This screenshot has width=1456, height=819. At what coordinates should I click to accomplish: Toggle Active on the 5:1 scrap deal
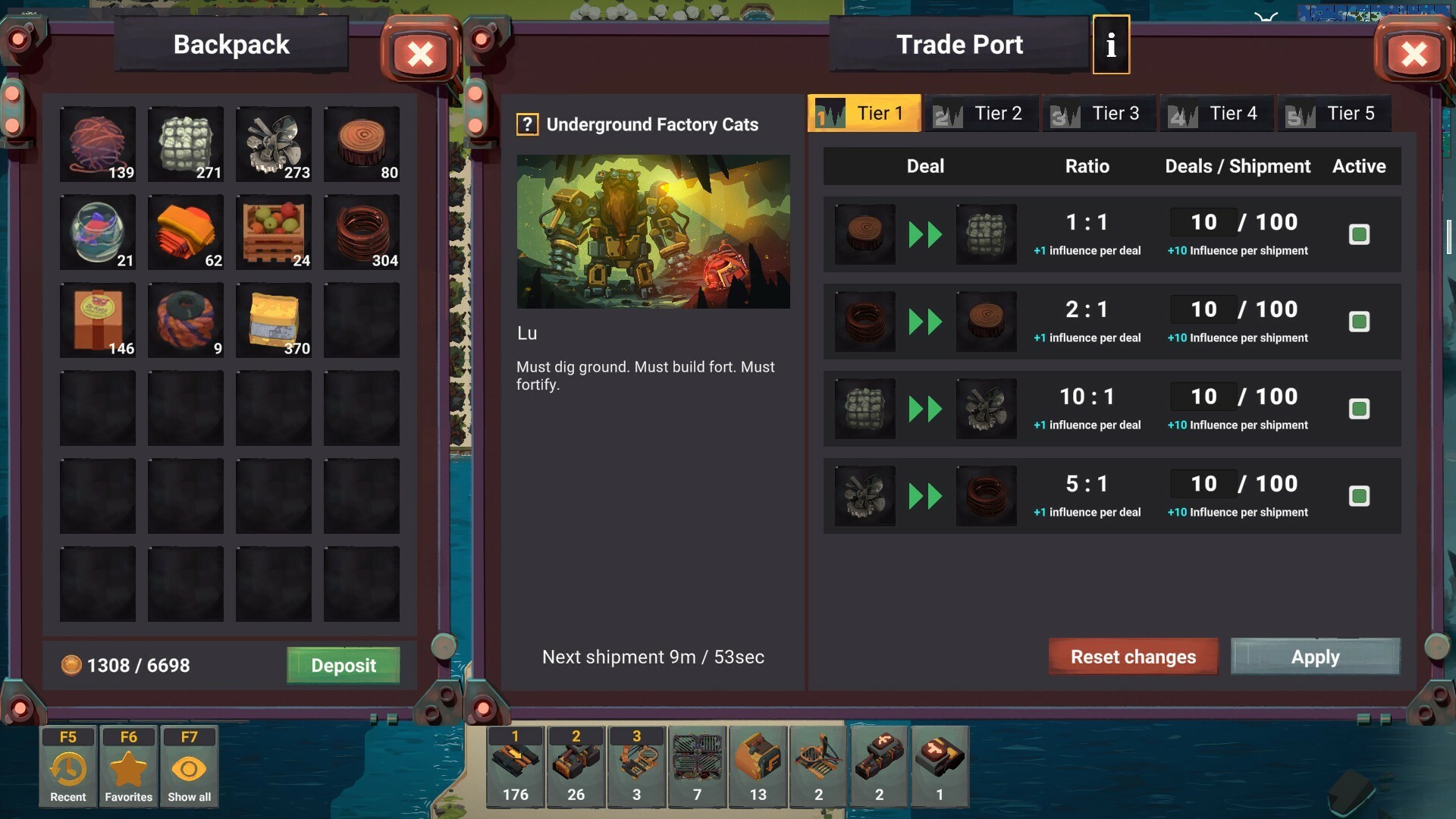[x=1360, y=496]
